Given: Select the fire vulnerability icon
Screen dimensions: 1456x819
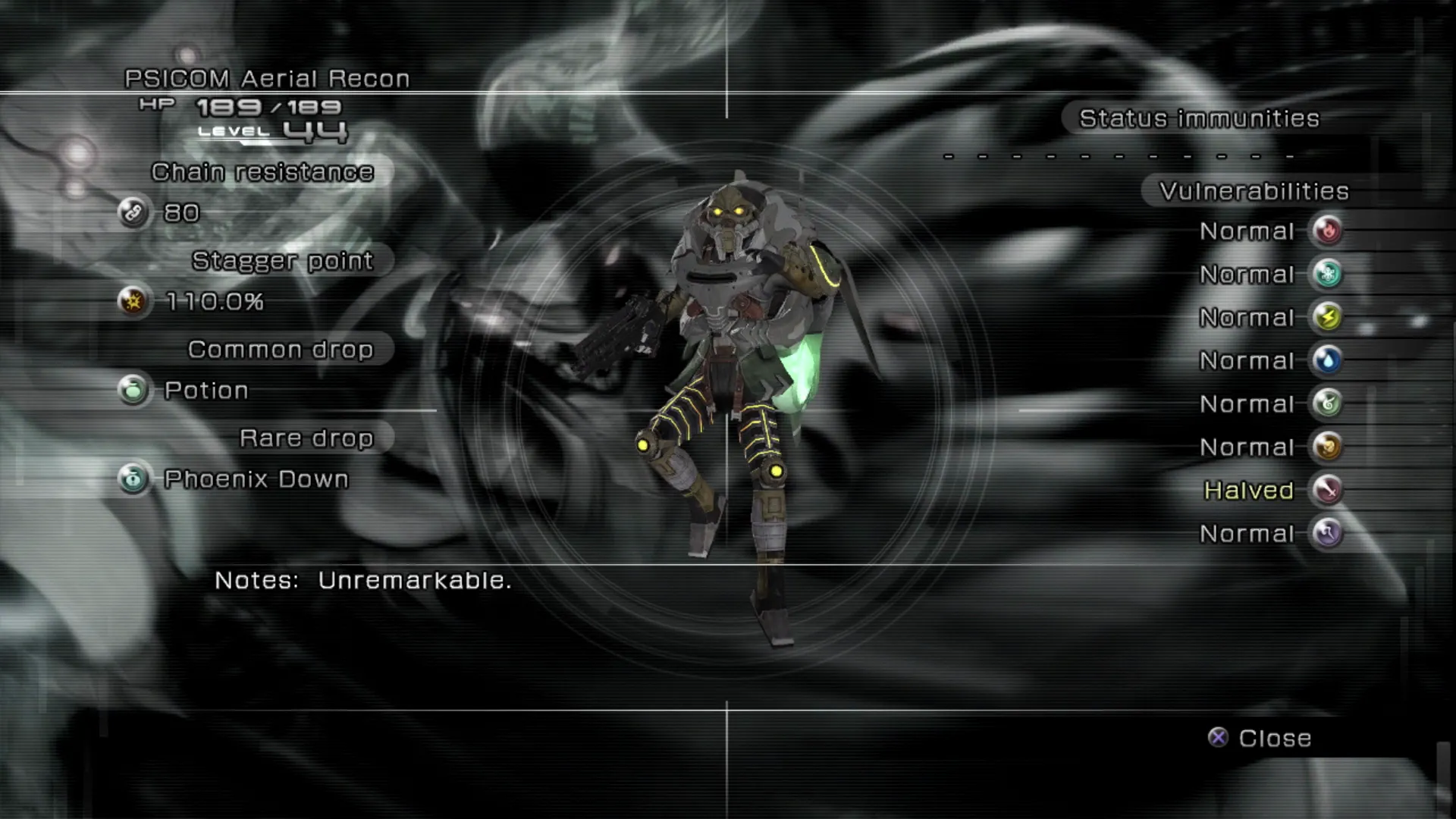Looking at the screenshot, I should (x=1327, y=231).
